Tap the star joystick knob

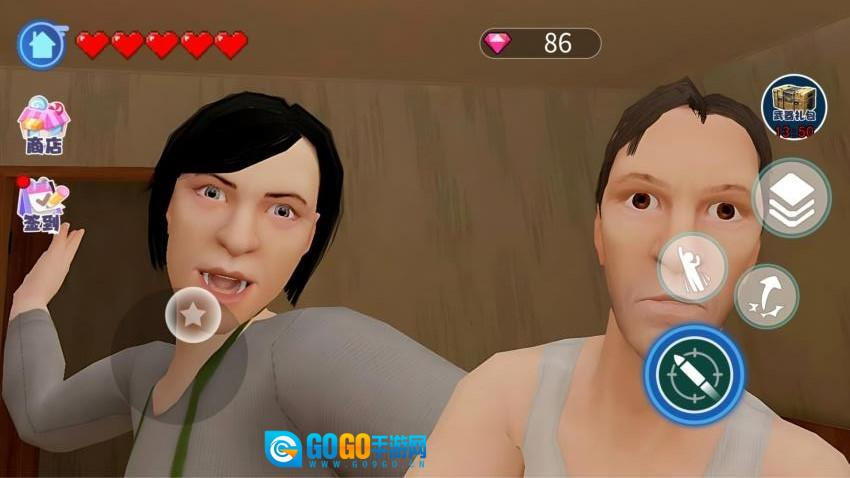[194, 315]
